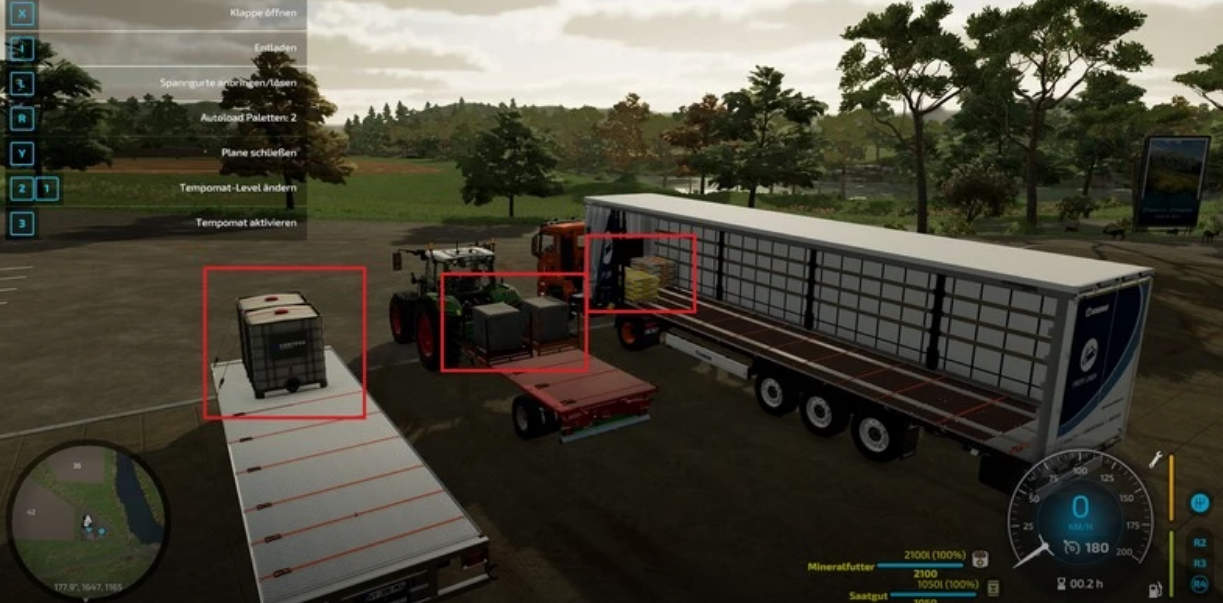Select the Saatgut fill type icon
The height and width of the screenshot is (603, 1223).
pos(994,587)
